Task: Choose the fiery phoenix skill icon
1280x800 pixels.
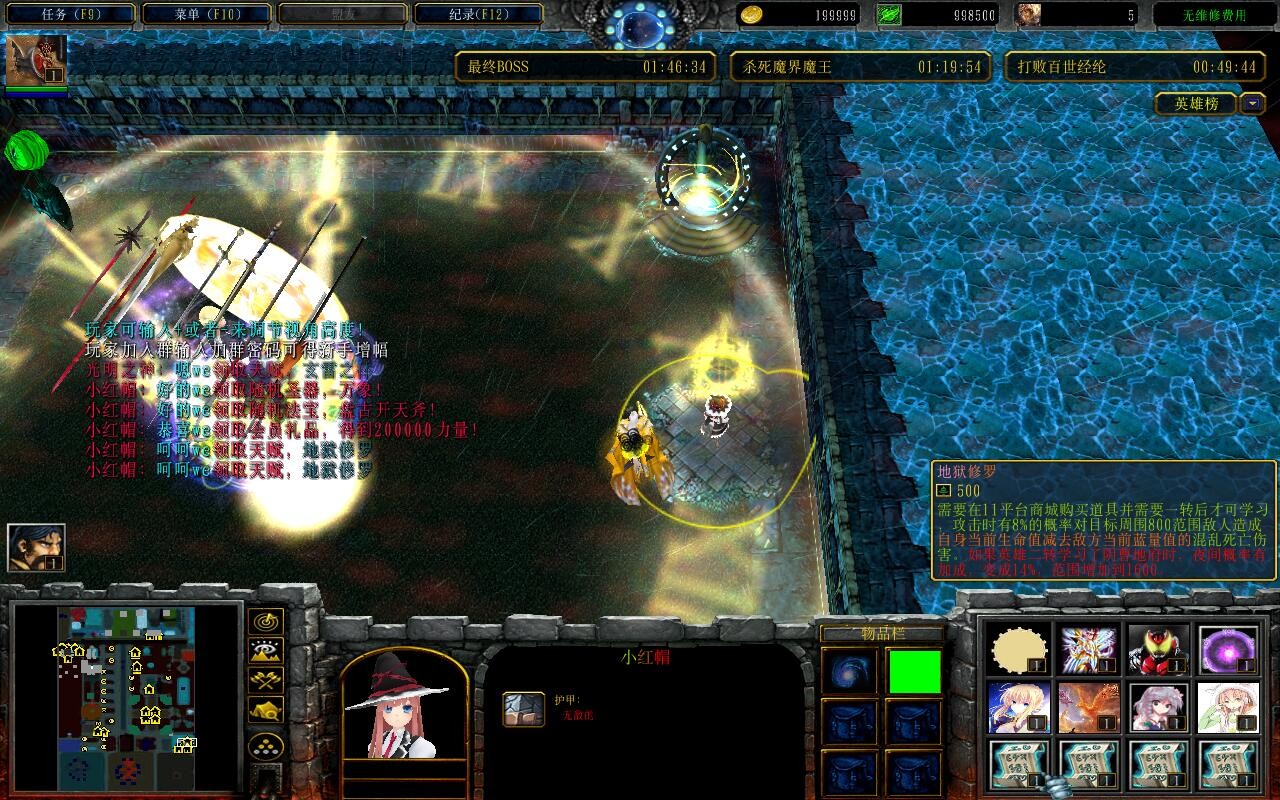Action: click(x=1089, y=708)
